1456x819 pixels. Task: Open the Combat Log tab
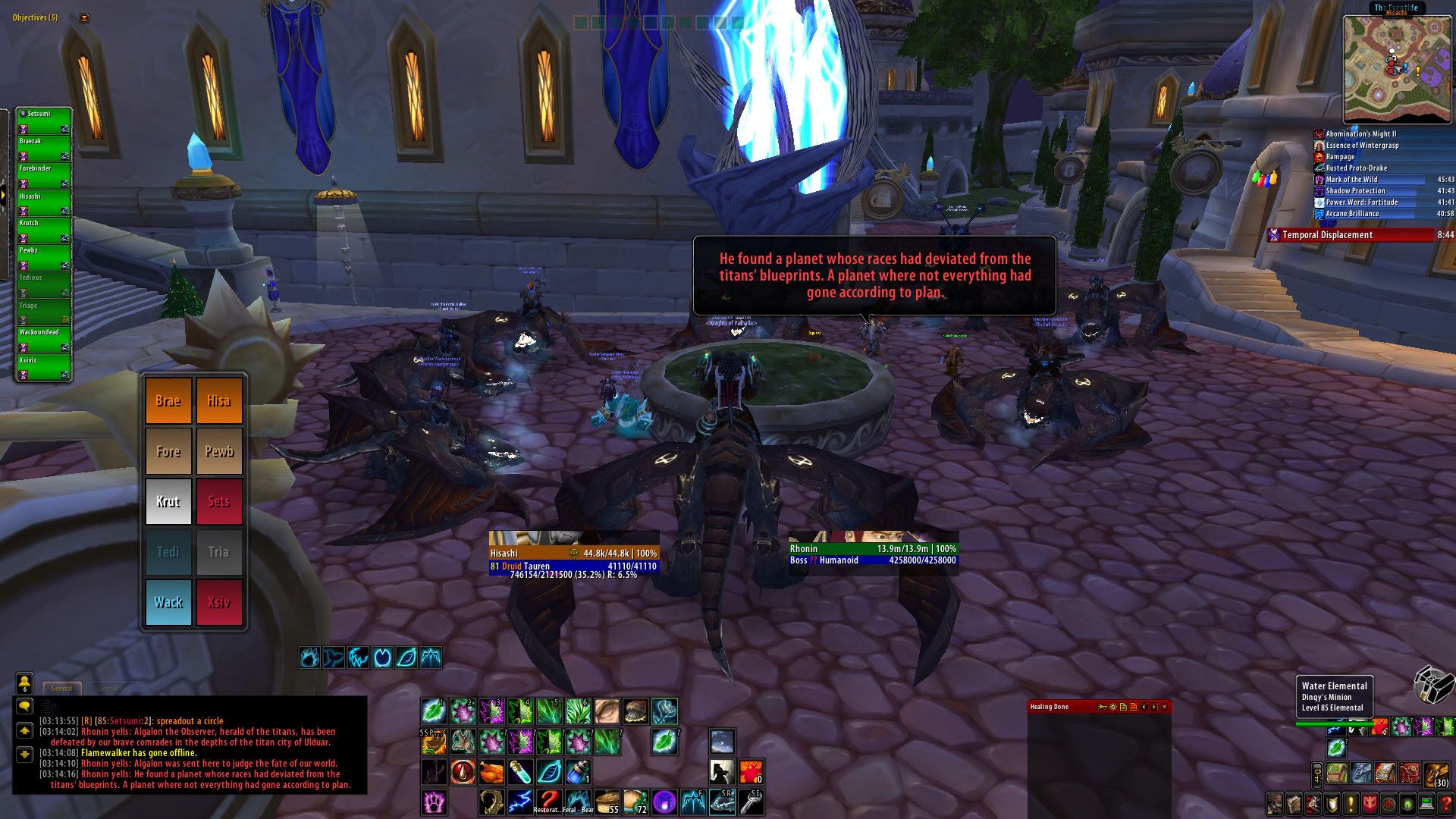[x=114, y=689]
